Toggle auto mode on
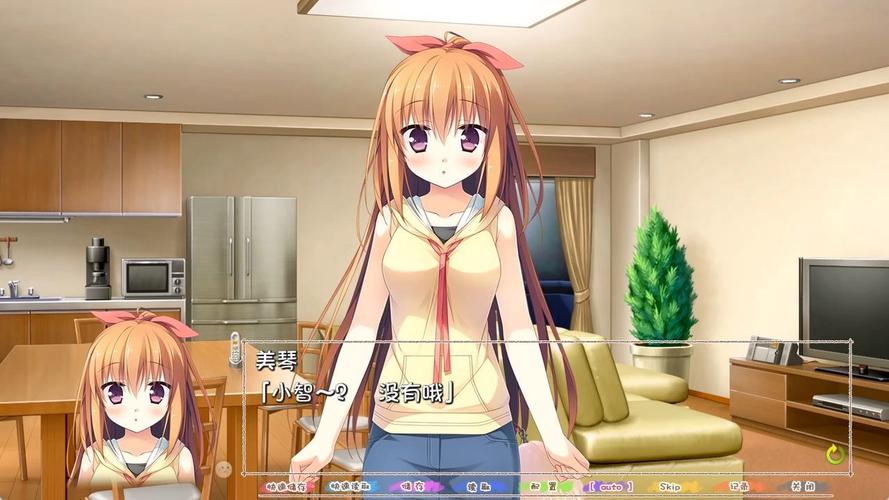 [x=610, y=487]
